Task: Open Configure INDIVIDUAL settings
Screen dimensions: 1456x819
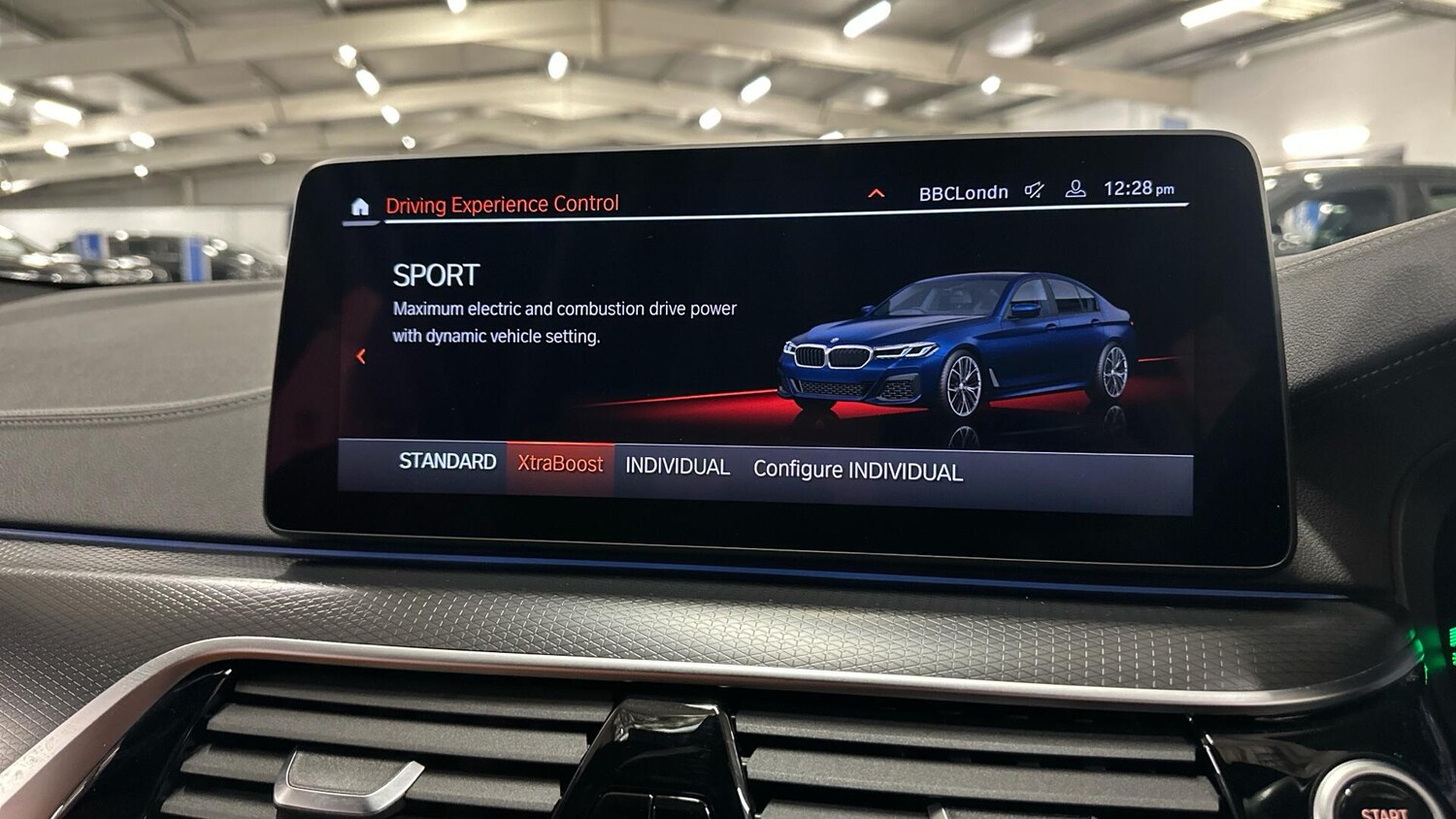Action: tap(858, 471)
